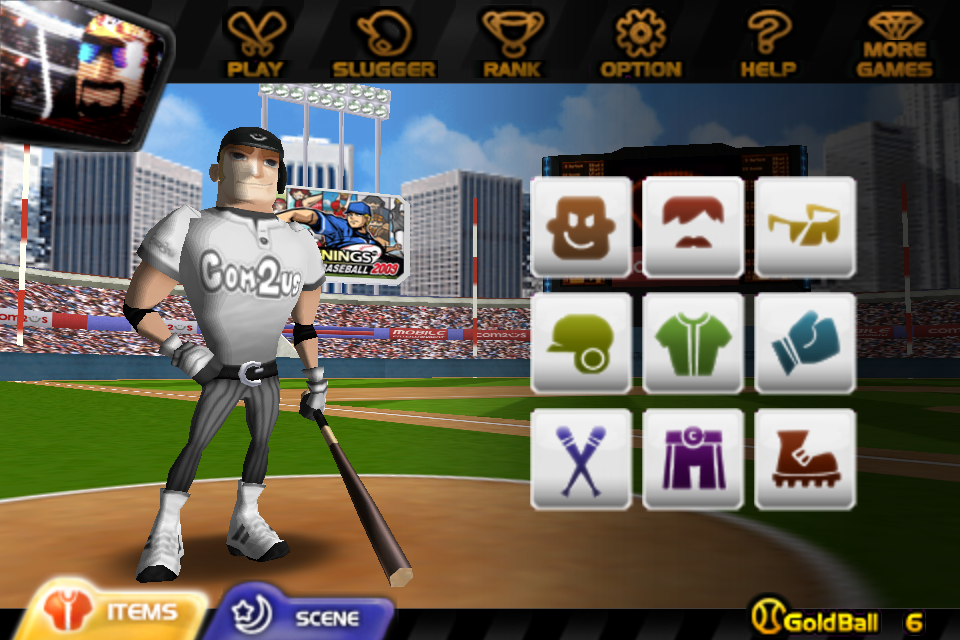Open the Rank trophy menu
The height and width of the screenshot is (640, 960).
click(x=512, y=43)
